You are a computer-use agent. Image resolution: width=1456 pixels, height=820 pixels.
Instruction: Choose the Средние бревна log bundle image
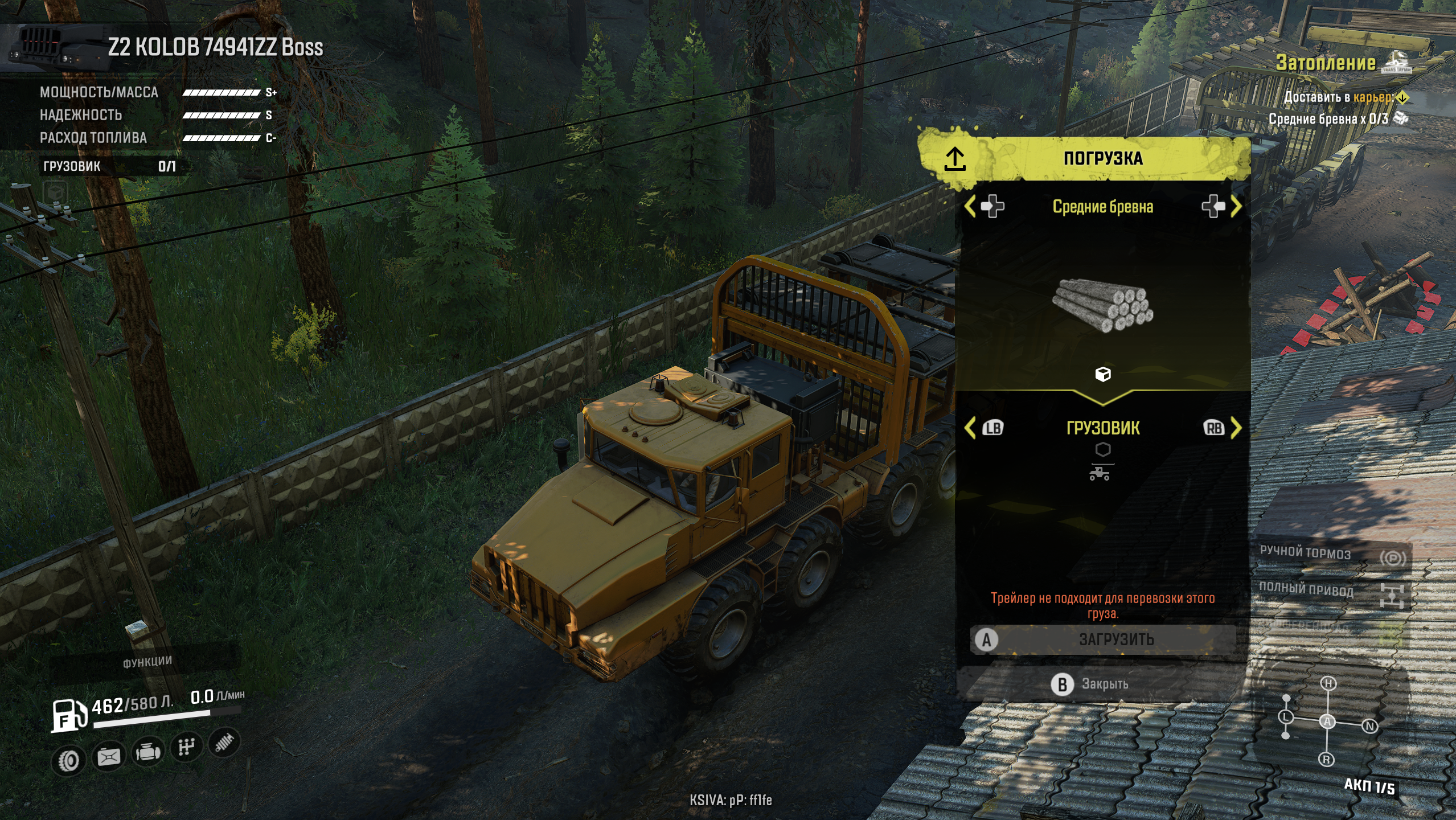[x=1102, y=305]
